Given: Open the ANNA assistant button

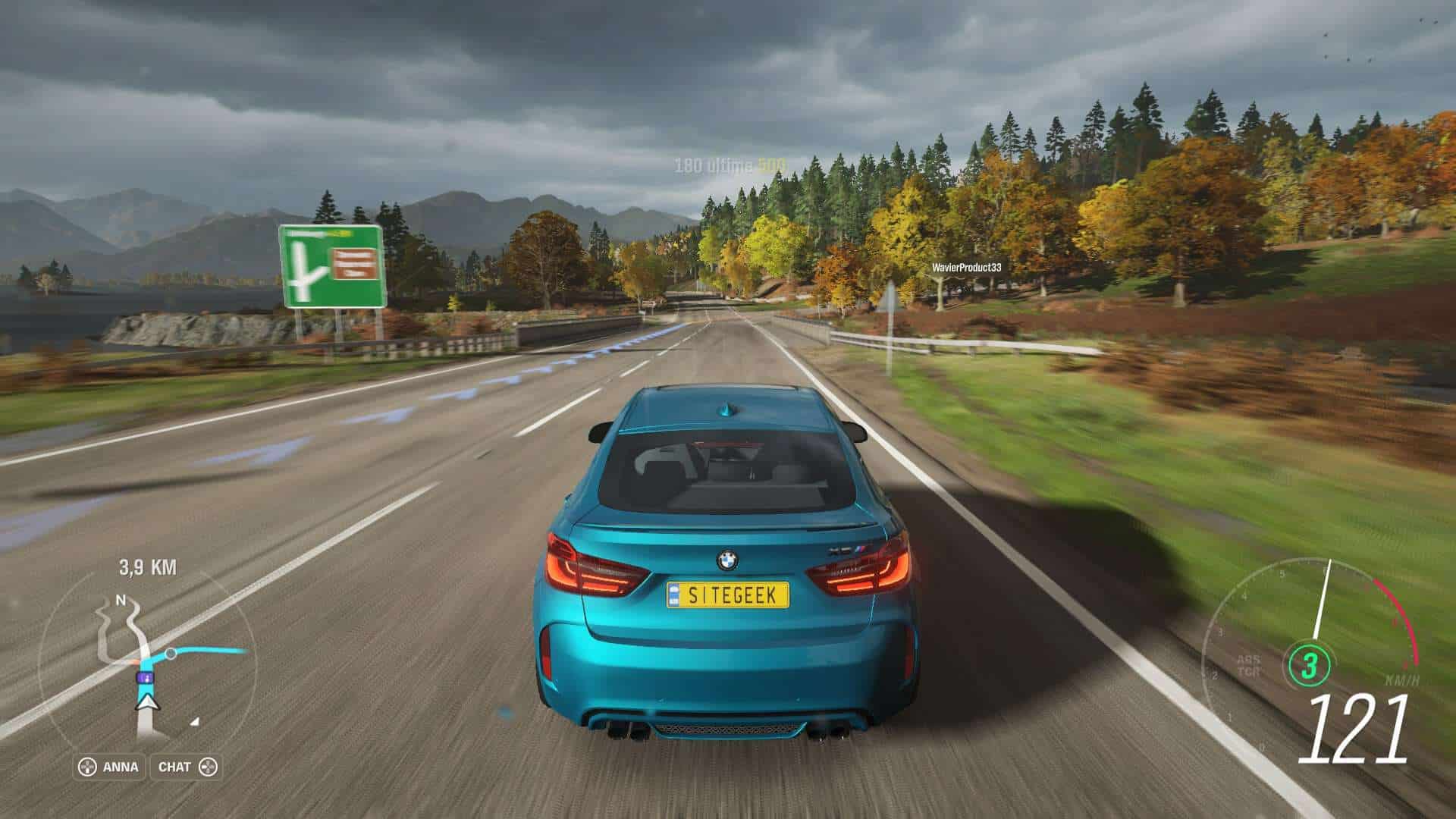Looking at the screenshot, I should point(110,767).
